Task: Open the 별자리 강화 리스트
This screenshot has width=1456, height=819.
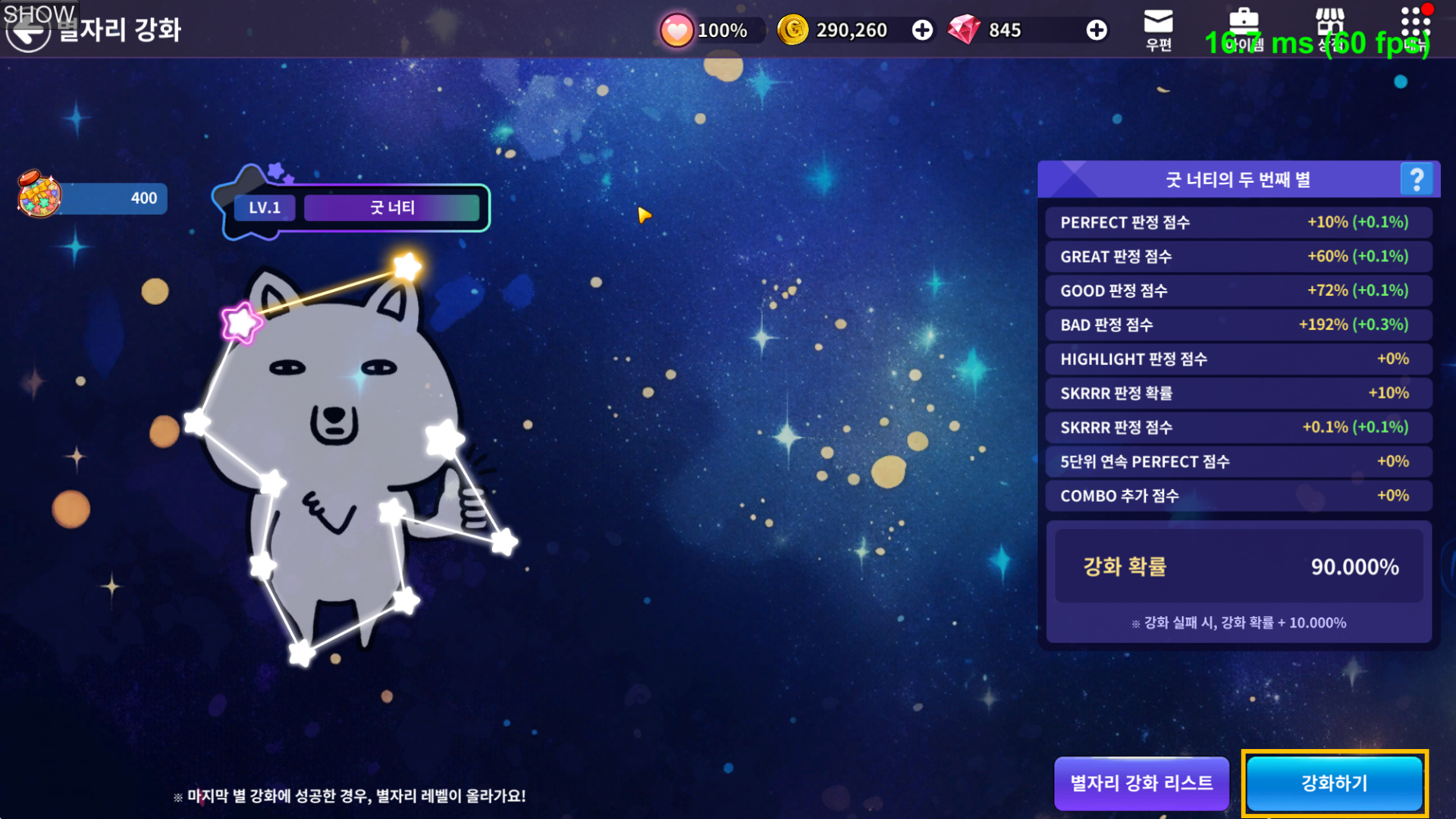Action: click(1141, 783)
